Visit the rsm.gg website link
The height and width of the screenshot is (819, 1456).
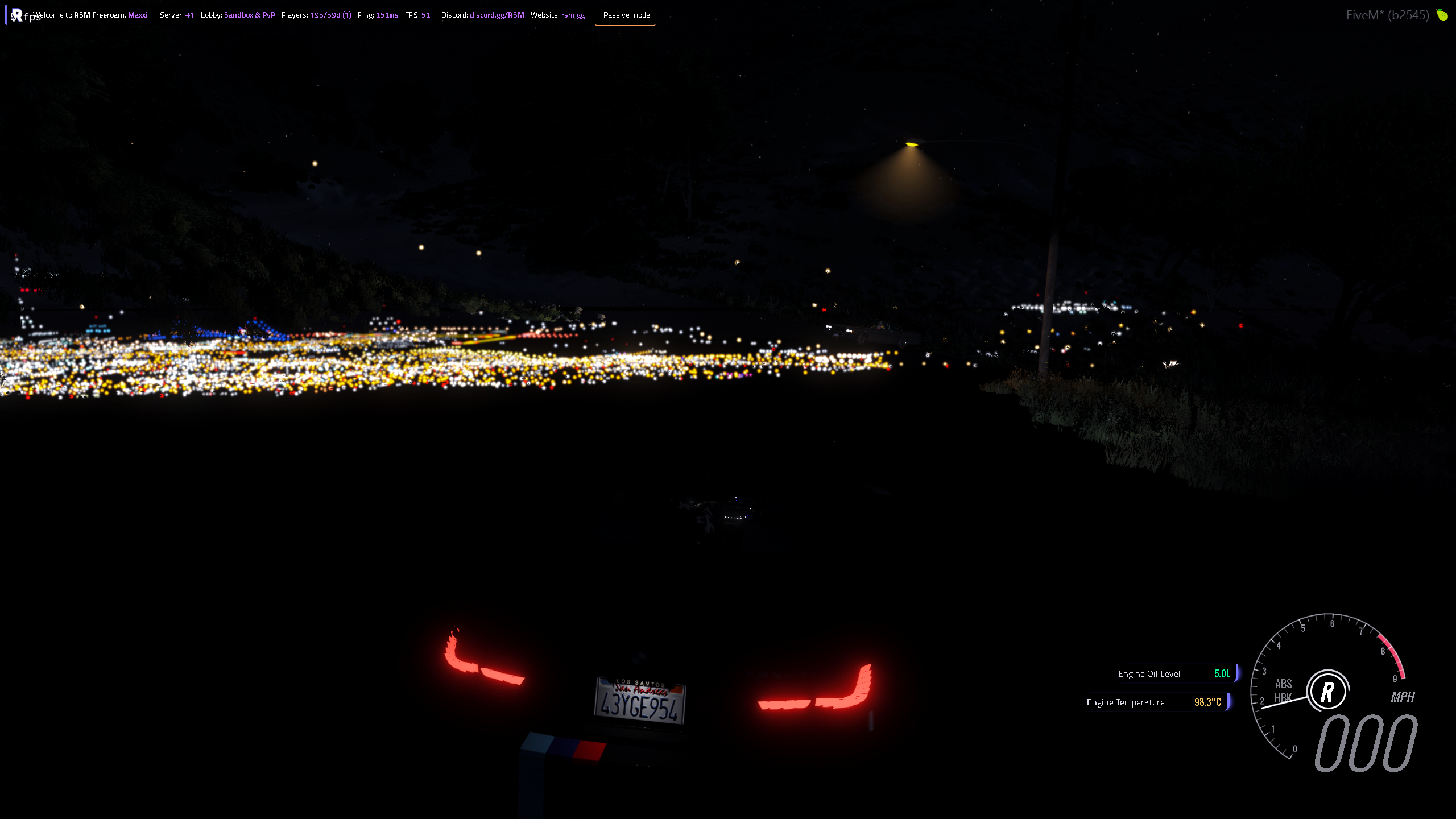coord(572,15)
